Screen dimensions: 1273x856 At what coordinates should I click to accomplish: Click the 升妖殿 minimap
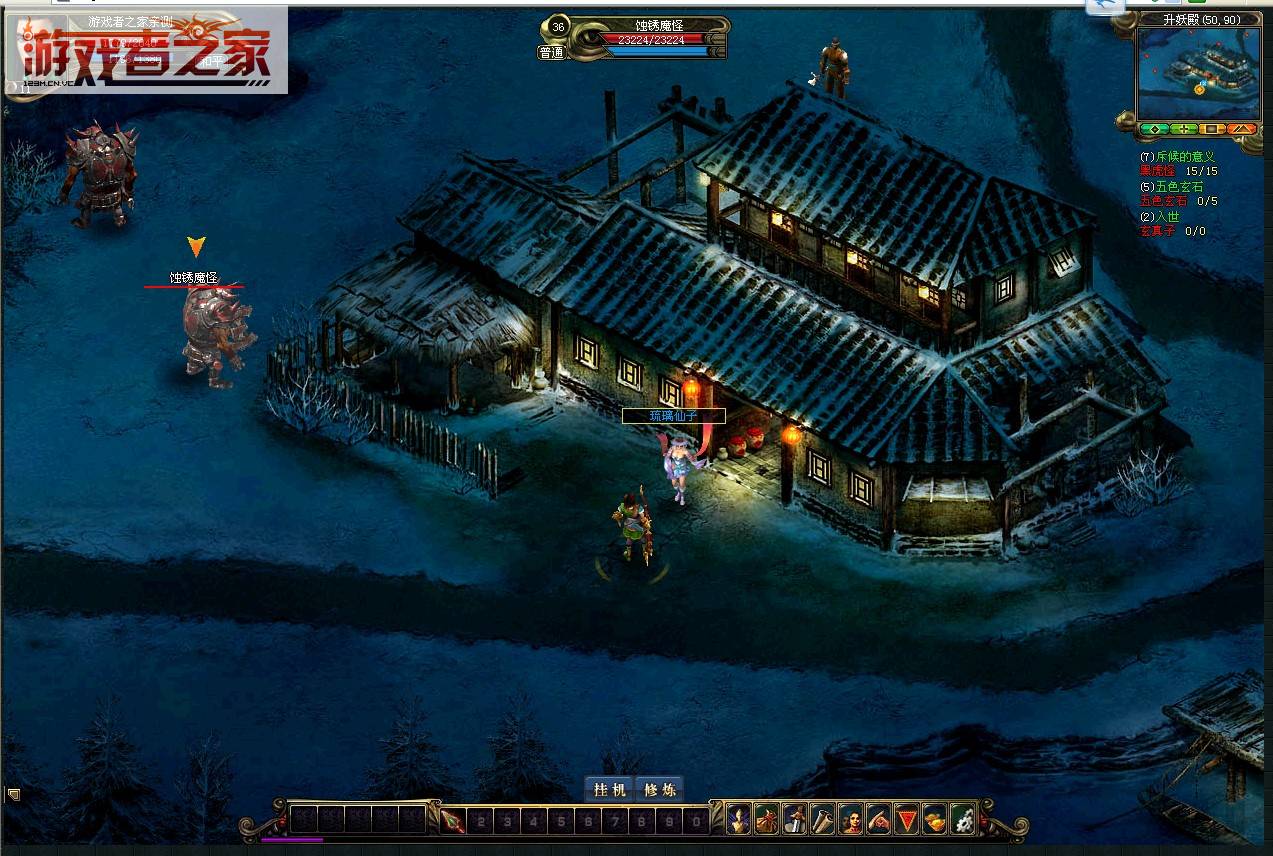[1197, 74]
